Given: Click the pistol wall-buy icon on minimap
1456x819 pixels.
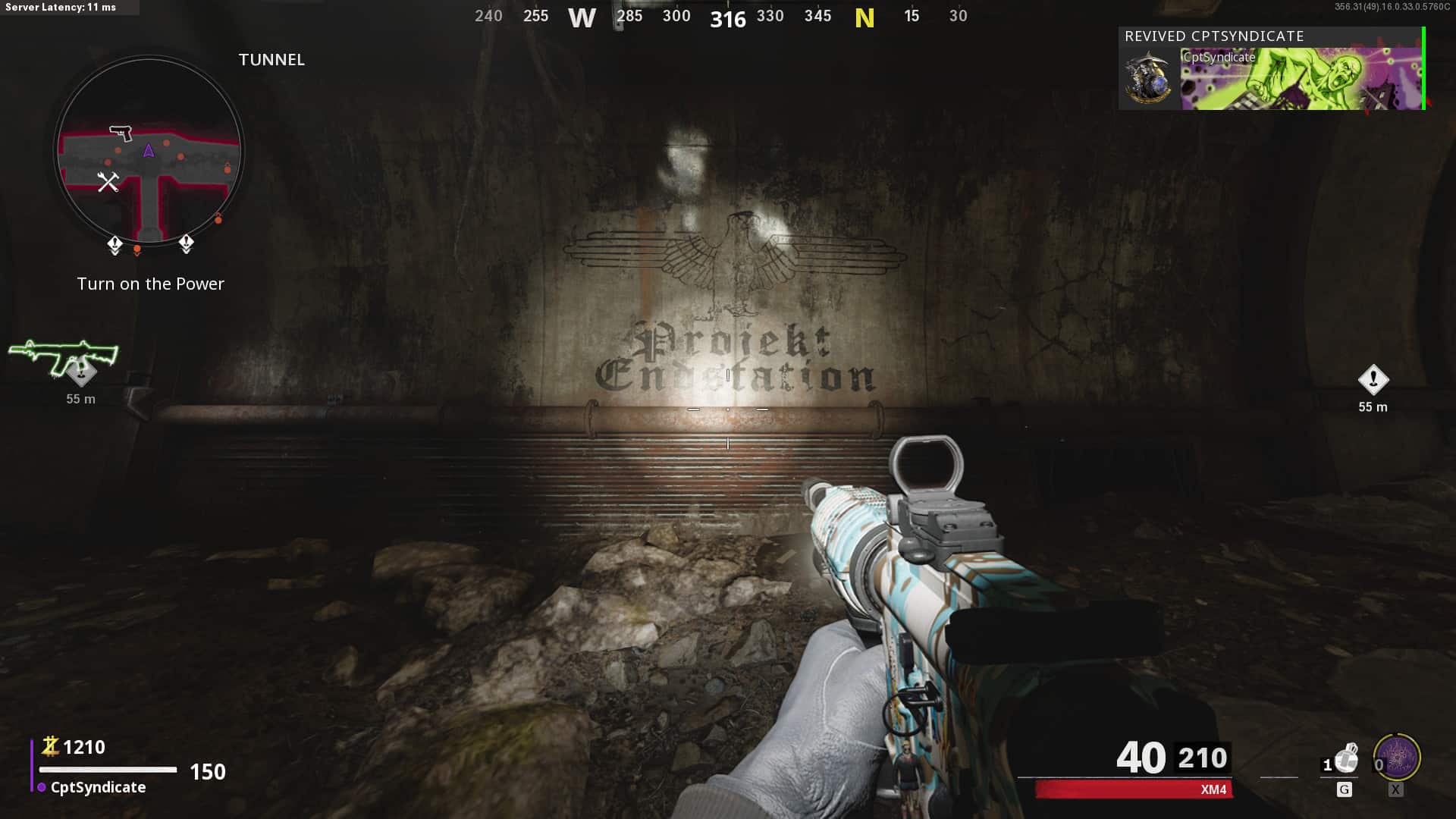Looking at the screenshot, I should click(121, 133).
